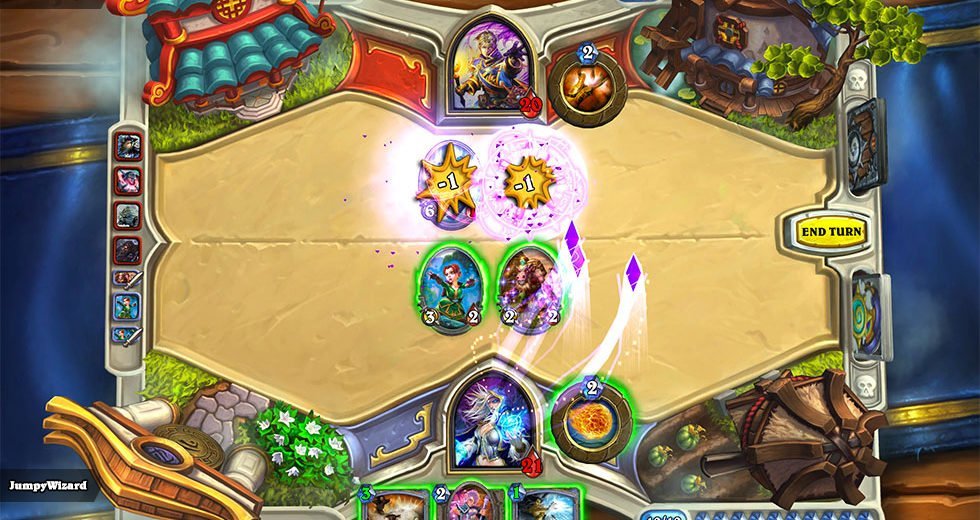
Task: Inspect the enemy hero power icon
Action: click(x=587, y=88)
